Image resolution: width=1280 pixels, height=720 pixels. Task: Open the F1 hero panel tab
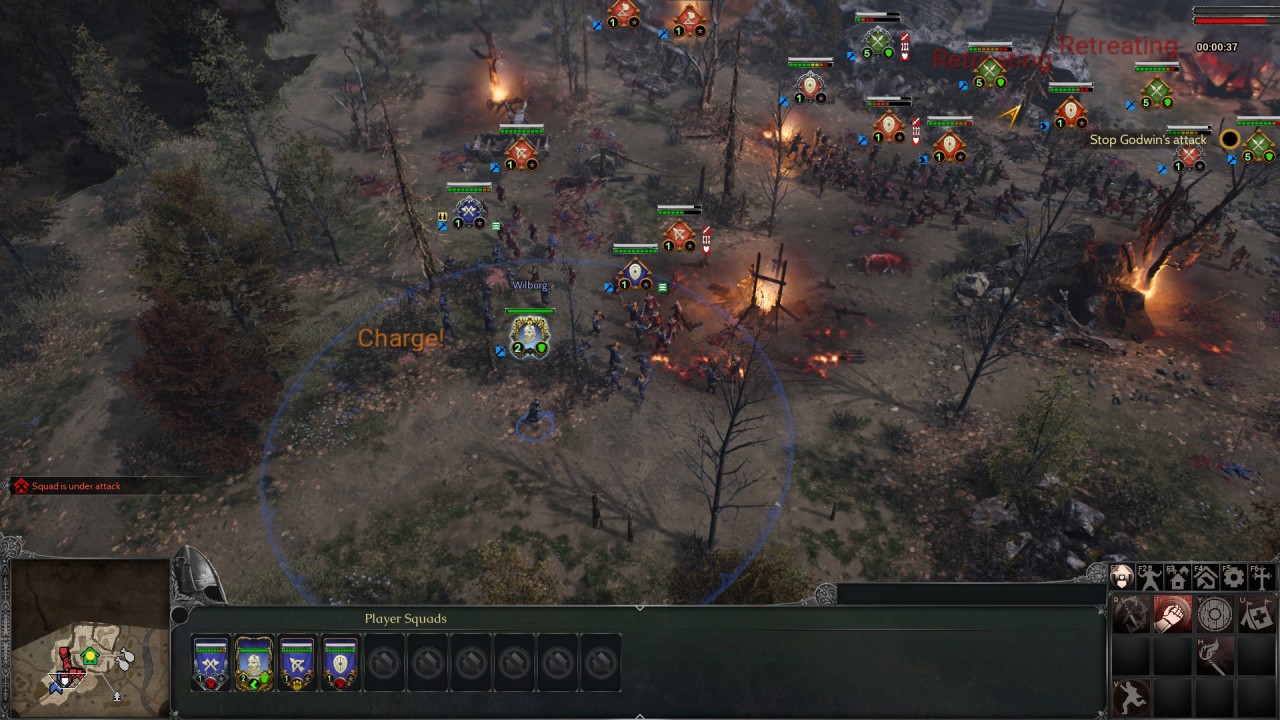point(1122,577)
